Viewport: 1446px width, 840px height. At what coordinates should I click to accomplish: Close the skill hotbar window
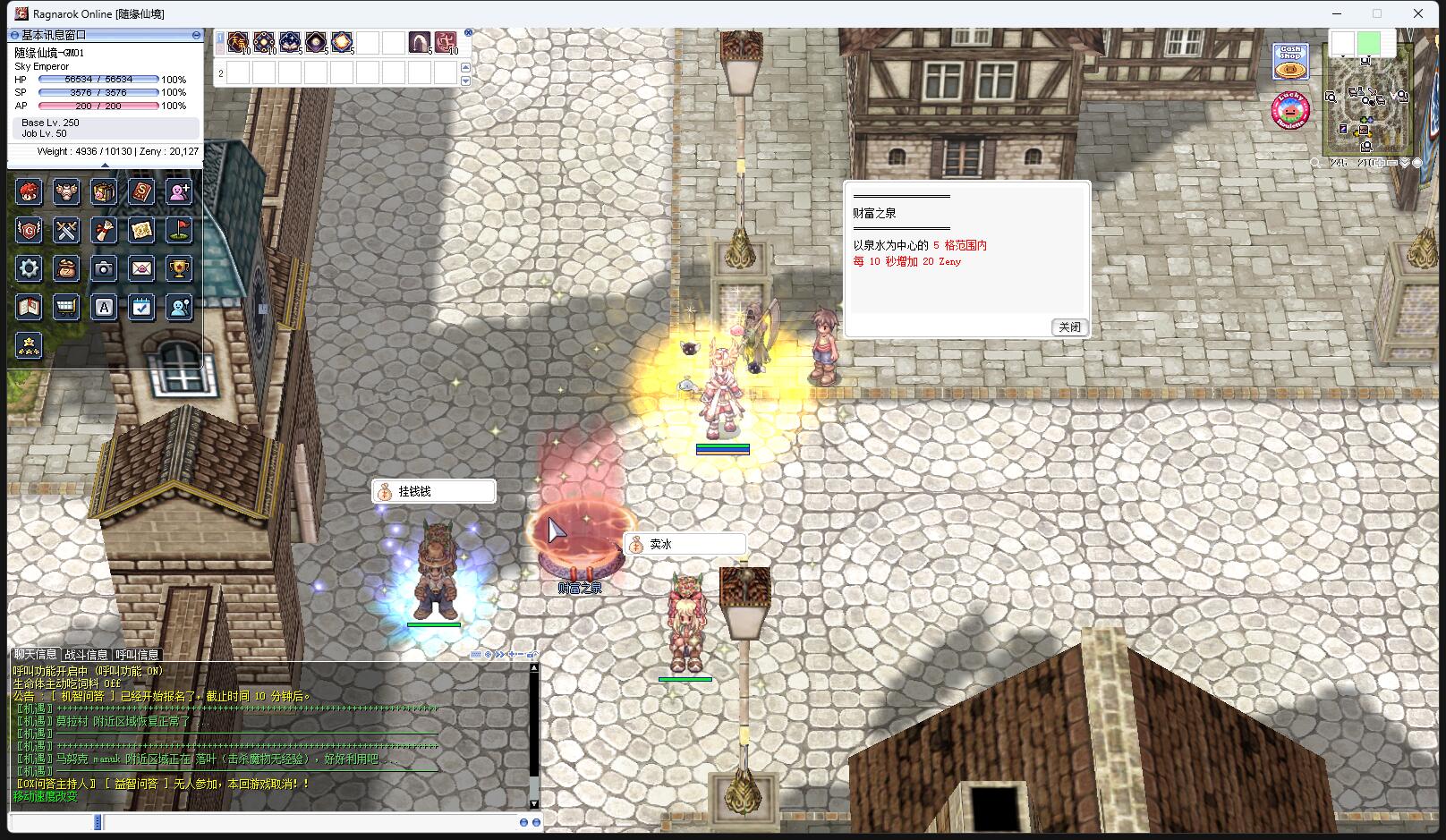pyautogui.click(x=468, y=33)
